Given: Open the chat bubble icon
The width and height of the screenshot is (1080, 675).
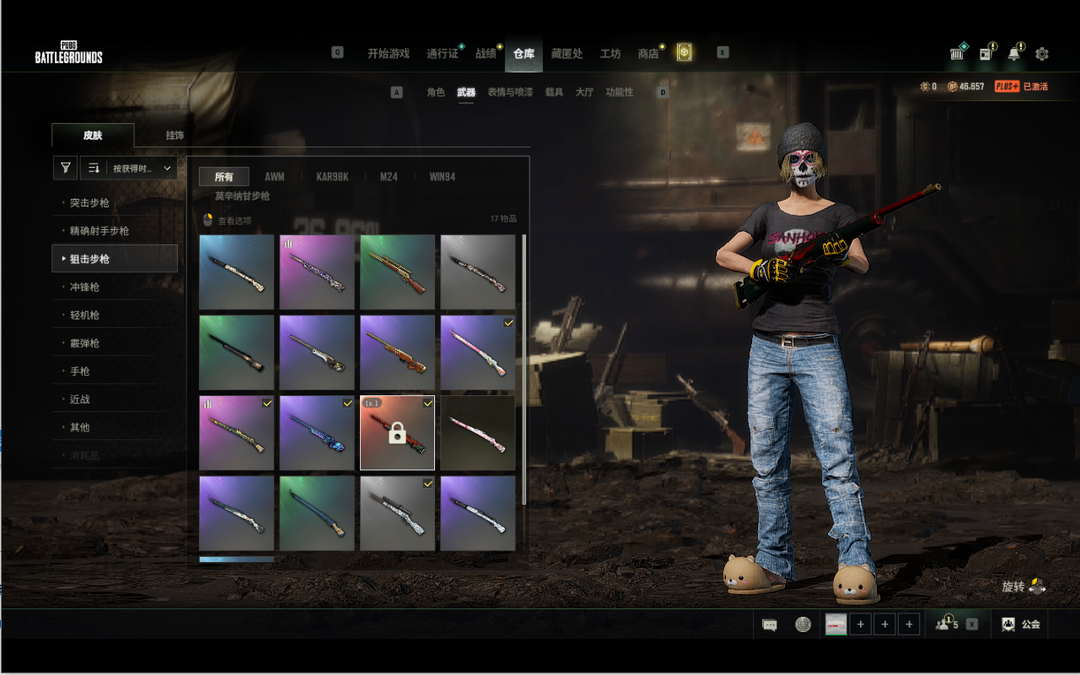Looking at the screenshot, I should pos(769,625).
